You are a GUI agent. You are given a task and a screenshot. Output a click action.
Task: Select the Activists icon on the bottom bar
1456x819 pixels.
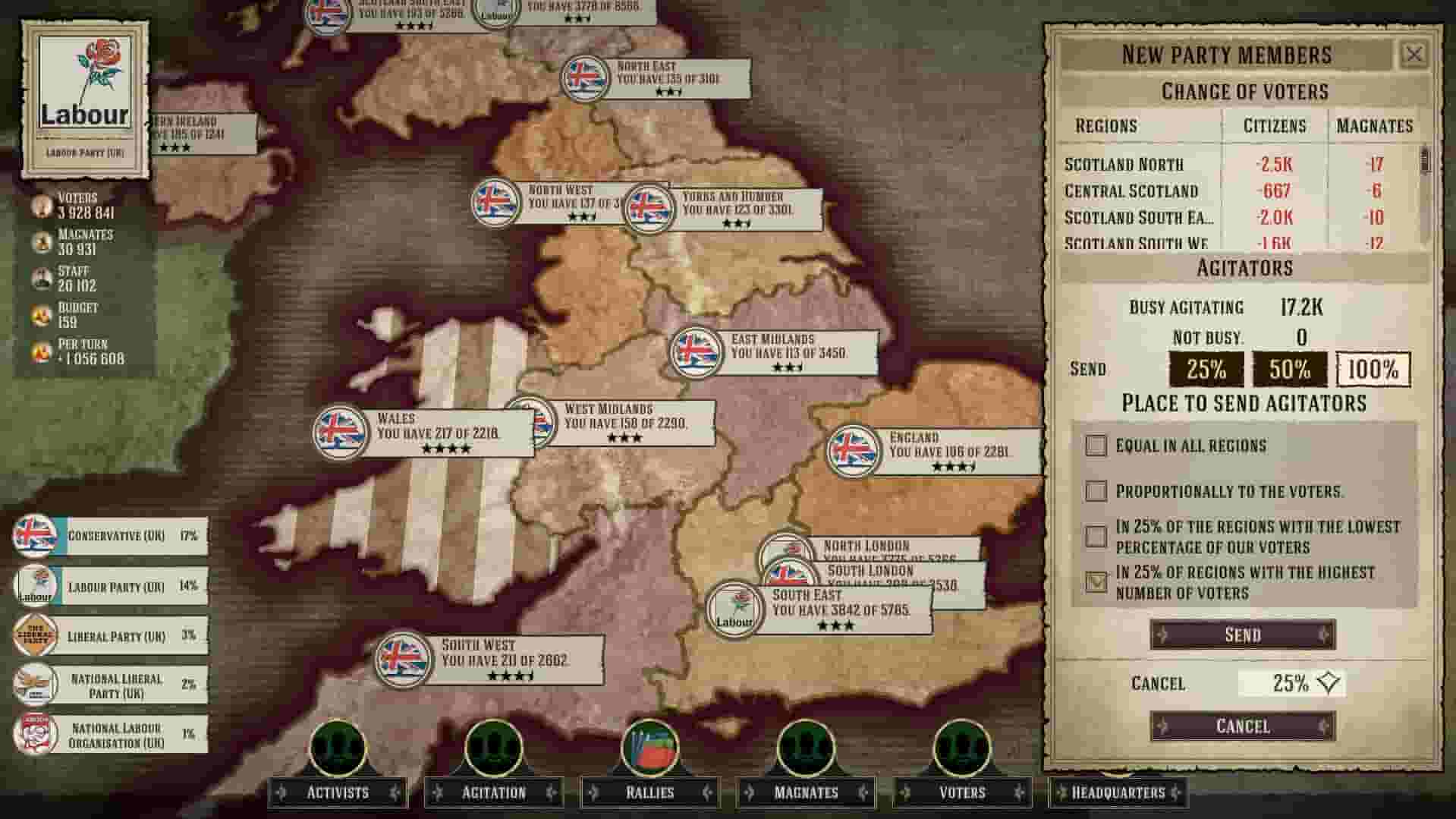336,751
